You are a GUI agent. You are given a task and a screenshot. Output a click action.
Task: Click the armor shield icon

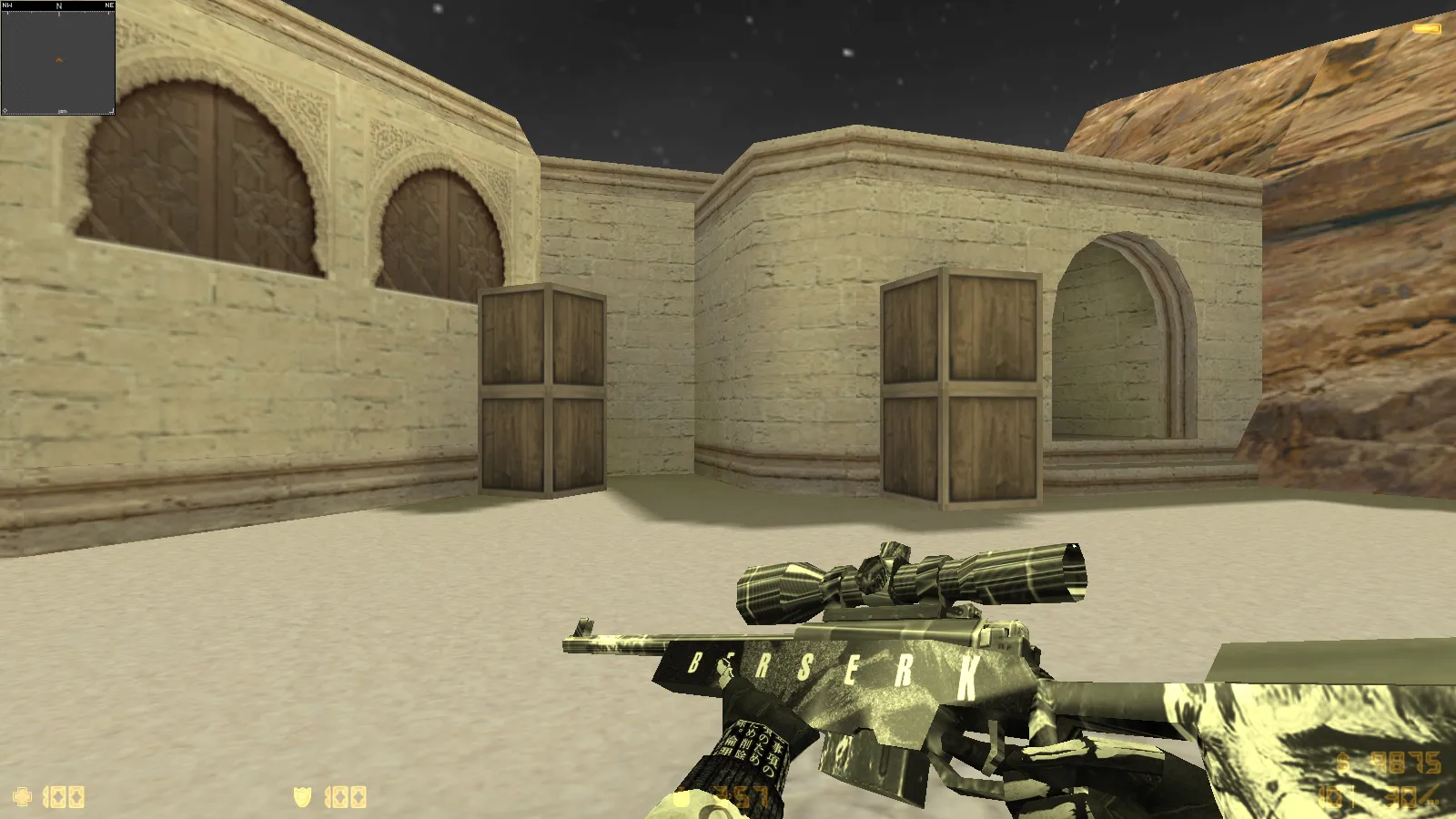click(304, 796)
